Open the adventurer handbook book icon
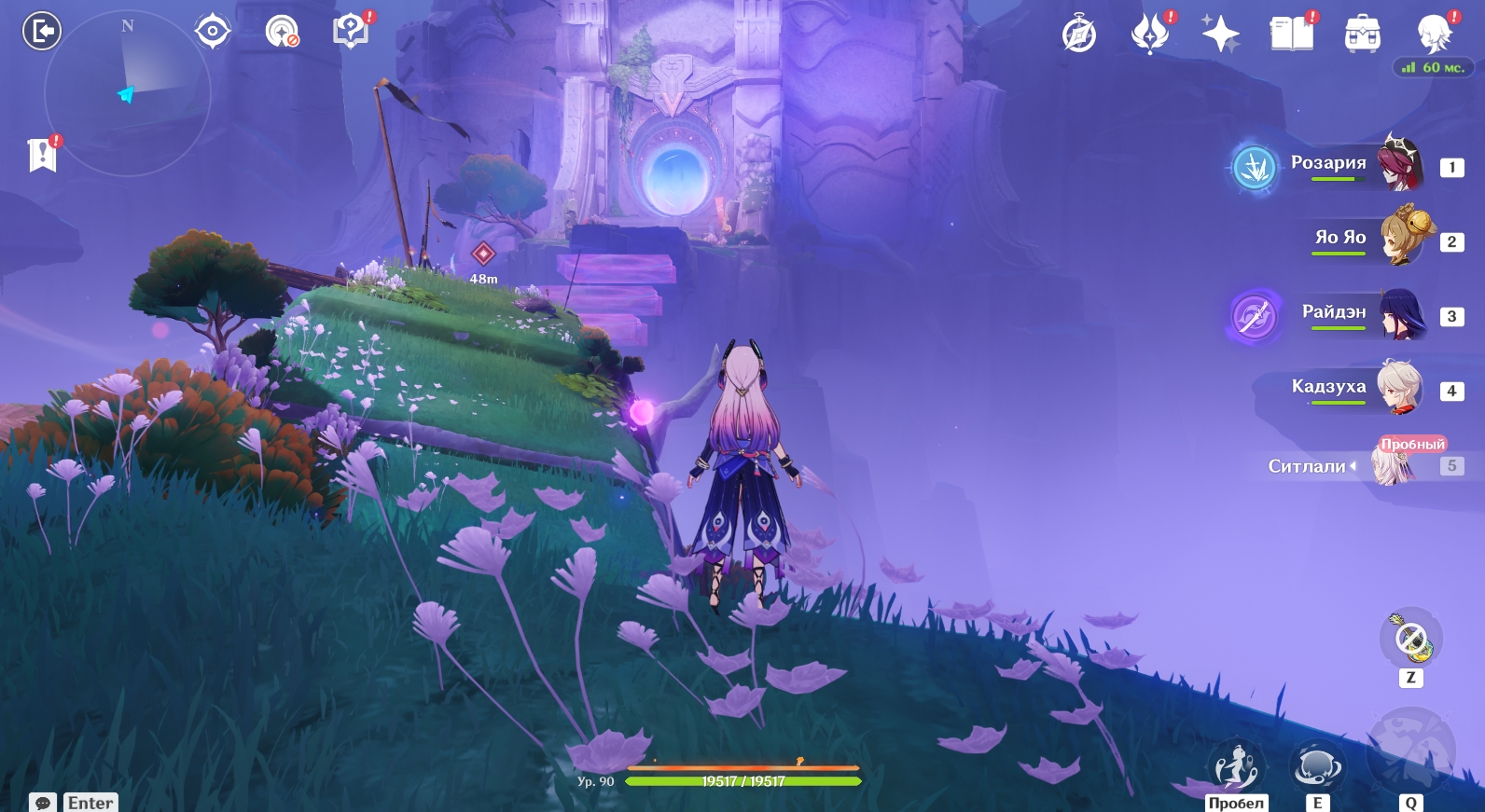 click(1292, 34)
